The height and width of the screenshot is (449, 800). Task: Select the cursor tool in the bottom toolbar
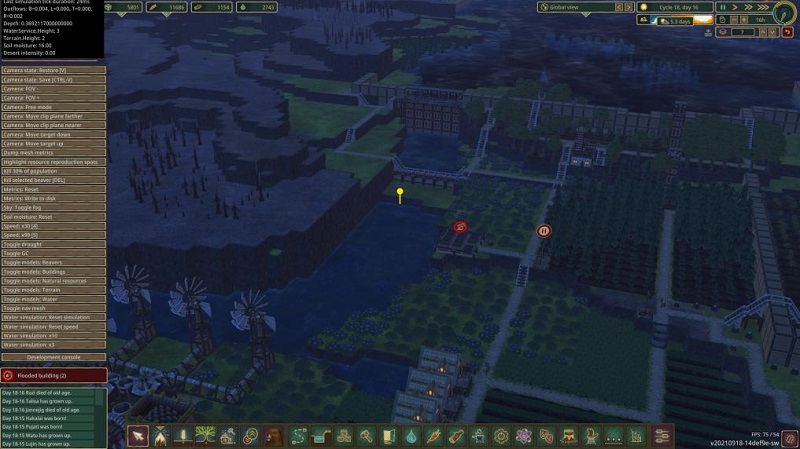139,435
